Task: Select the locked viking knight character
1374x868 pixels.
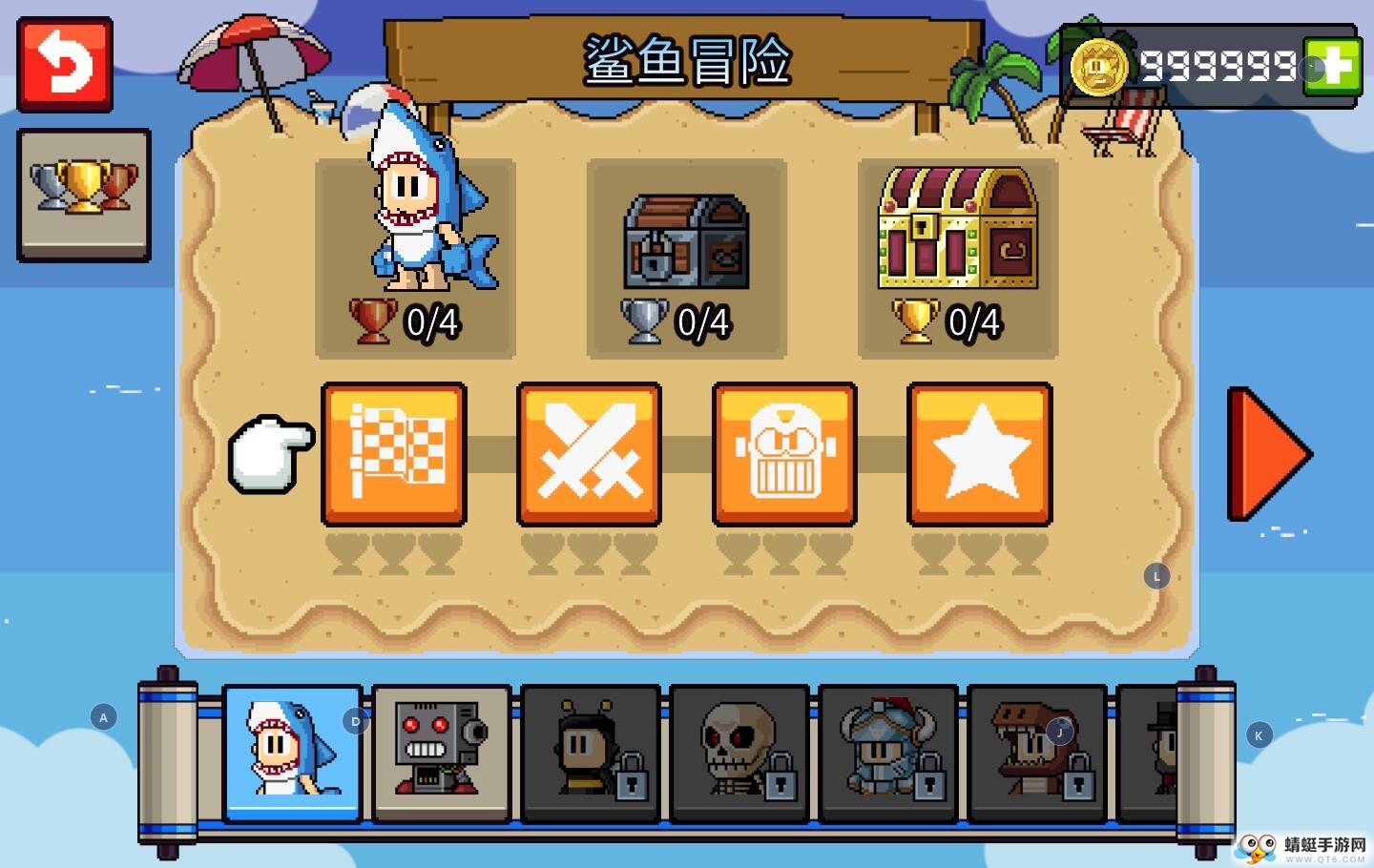Action: coord(887,752)
